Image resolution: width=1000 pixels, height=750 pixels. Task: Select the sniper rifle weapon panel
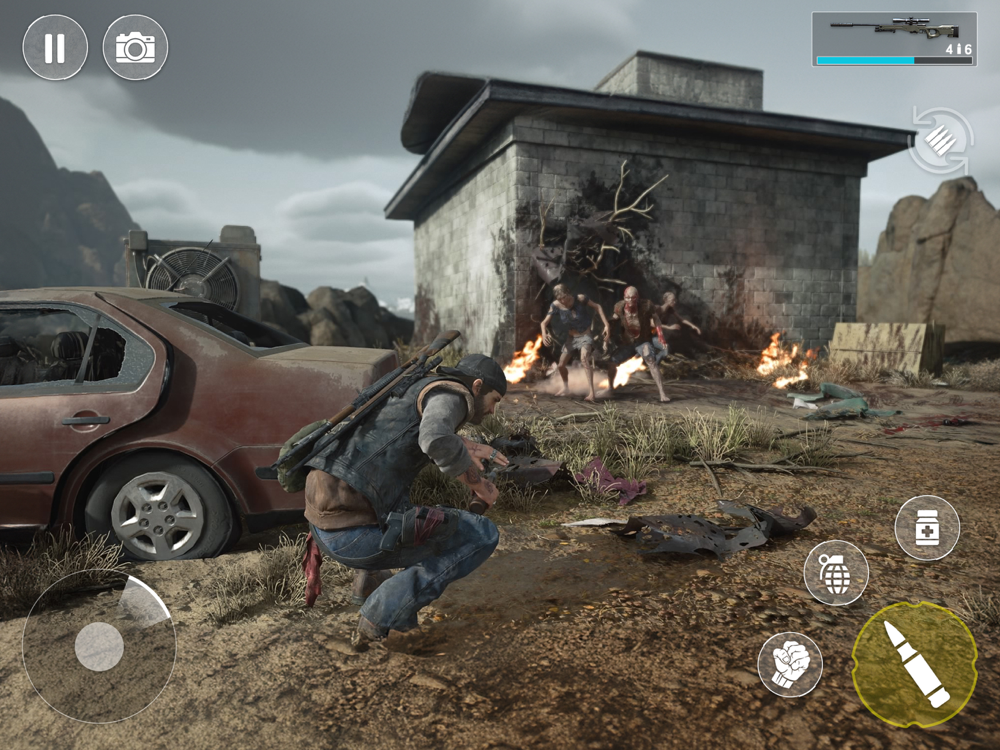pyautogui.click(x=894, y=39)
